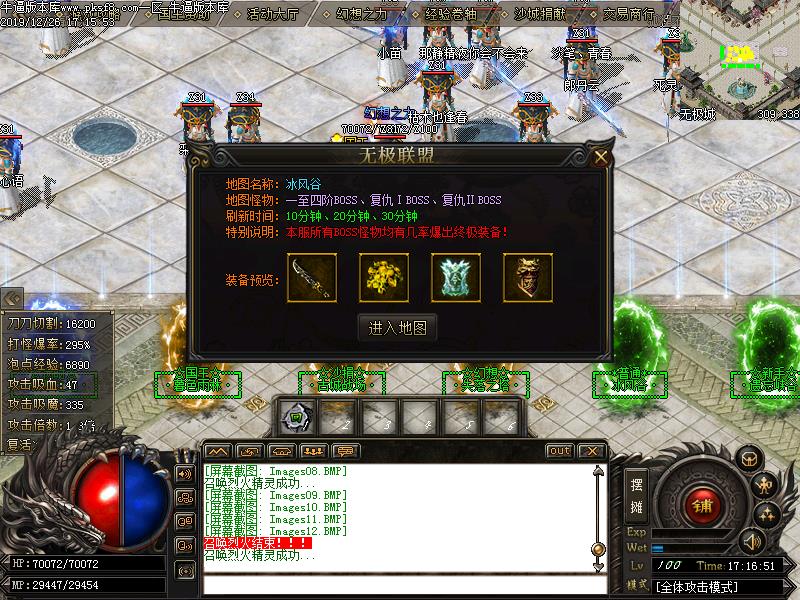The height and width of the screenshot is (600, 800).
Task: Collapse the stats panel with arrow button
Action: coord(12,298)
